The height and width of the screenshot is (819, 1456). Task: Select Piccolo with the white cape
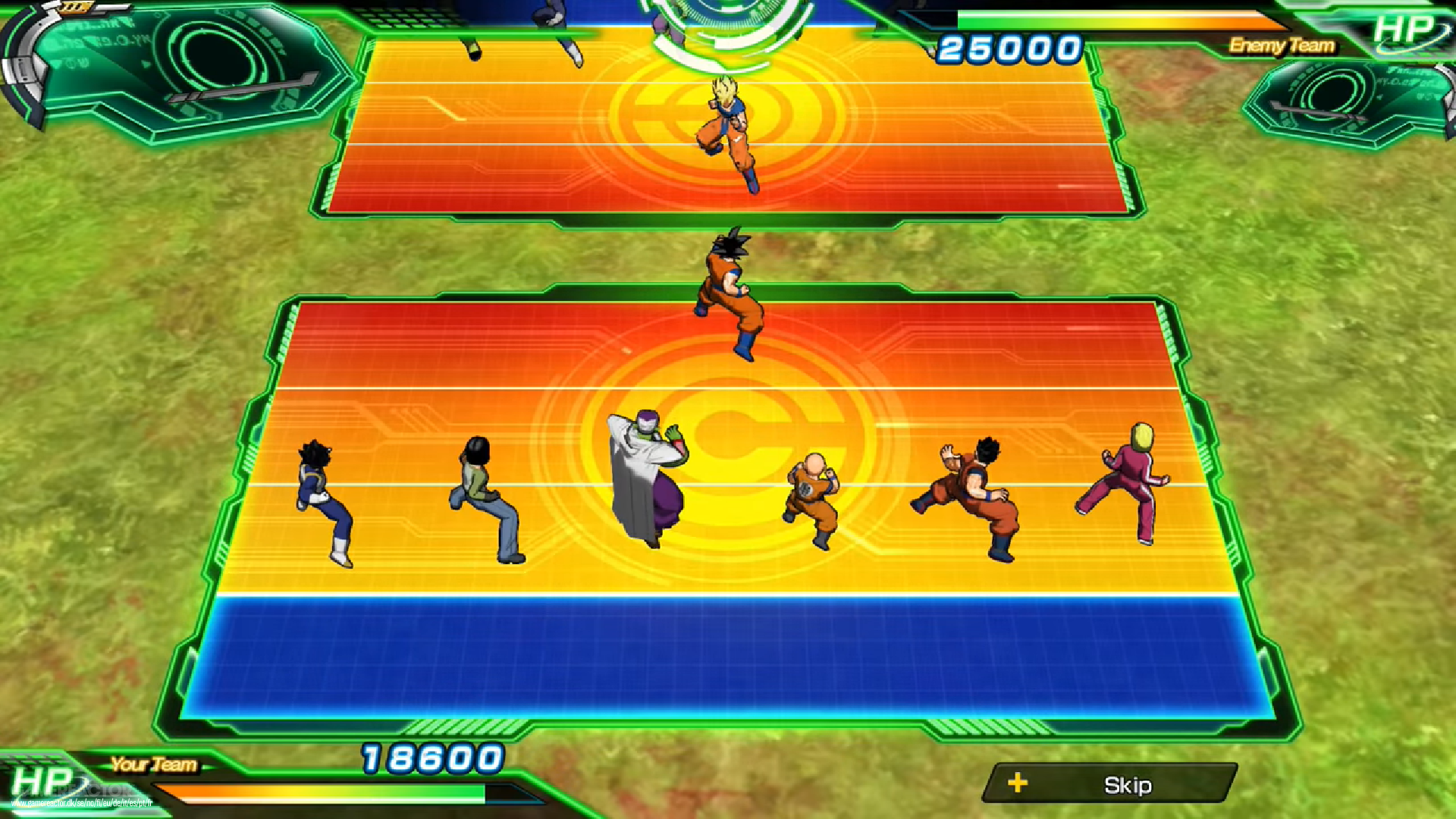(648, 478)
